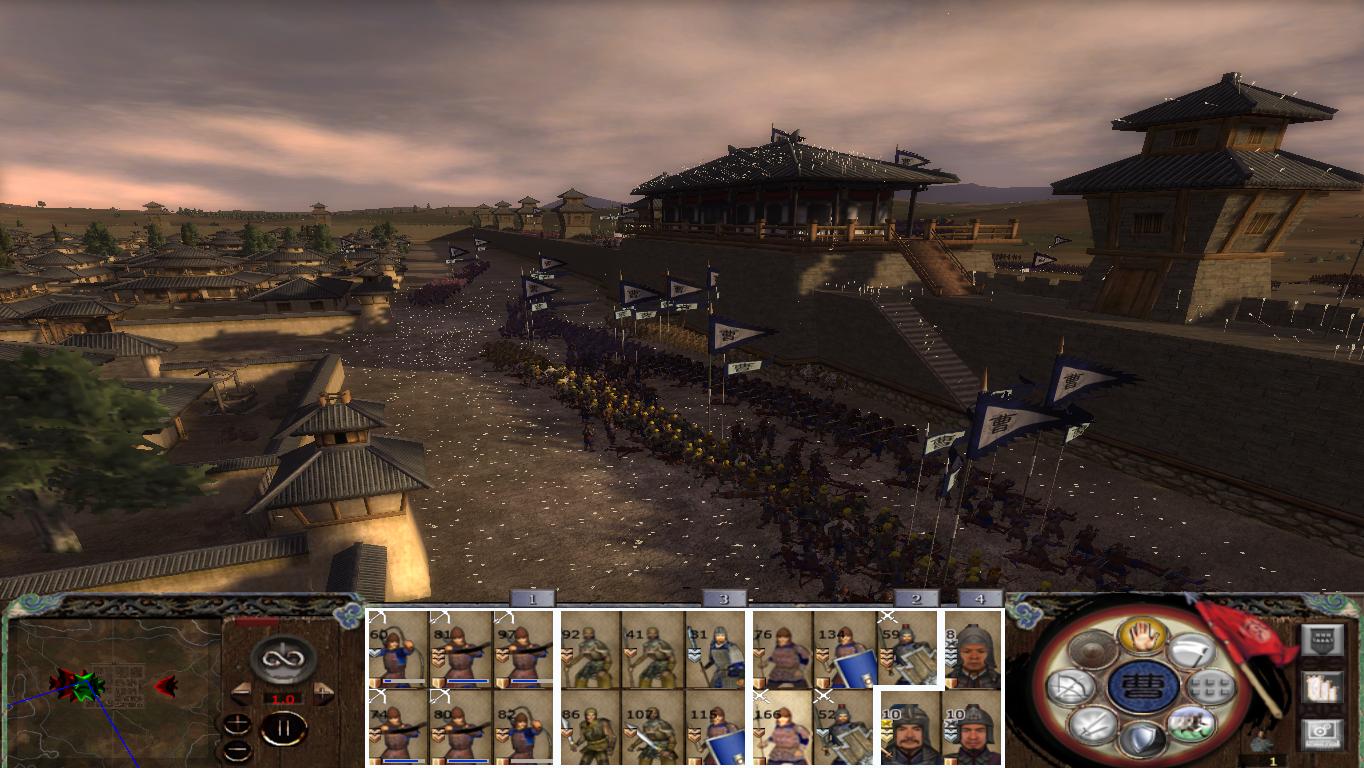The width and height of the screenshot is (1364, 768).
Task: Click the cavalry charge order icon
Action: point(1192,725)
